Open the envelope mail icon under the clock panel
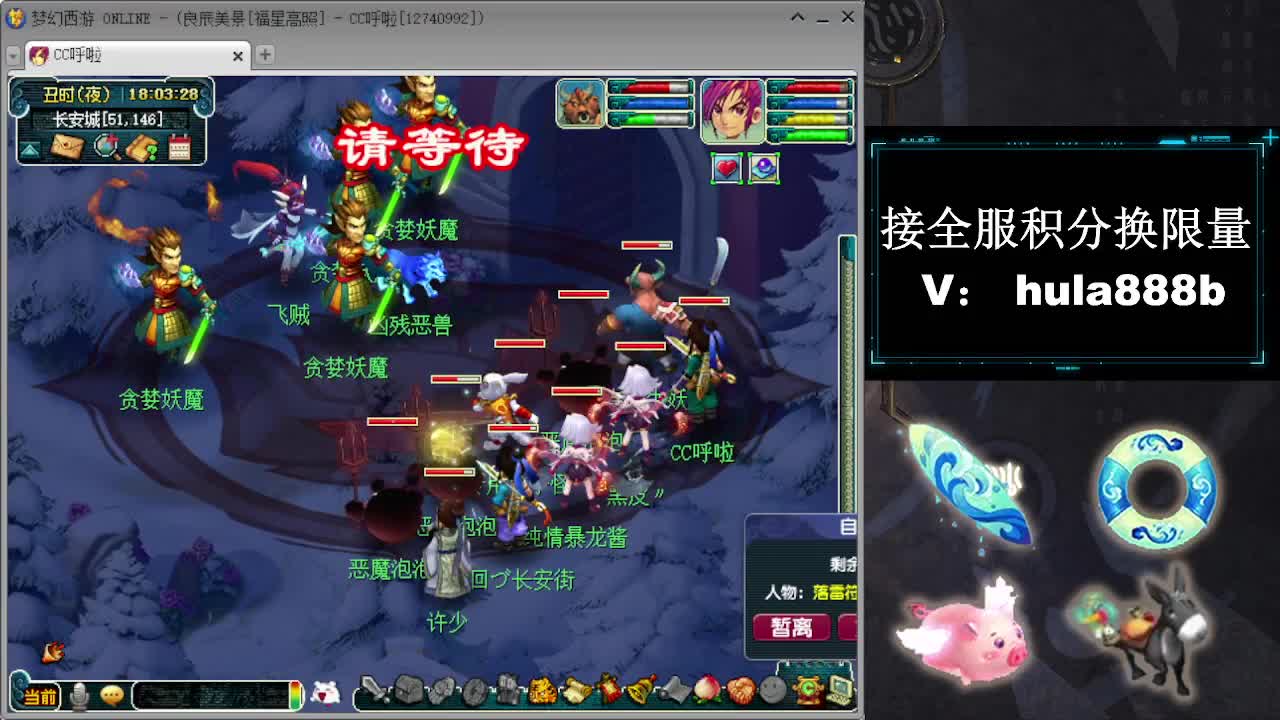This screenshot has width=1280, height=720. click(67, 147)
